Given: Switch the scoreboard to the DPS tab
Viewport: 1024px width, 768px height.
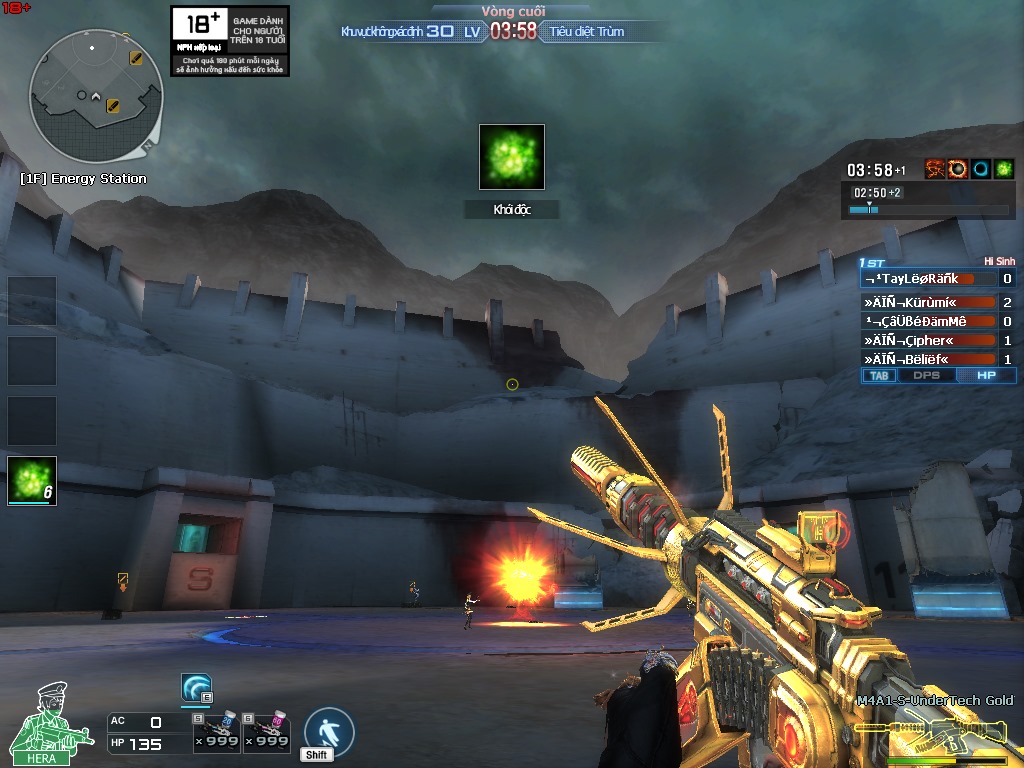Looking at the screenshot, I should (926, 375).
